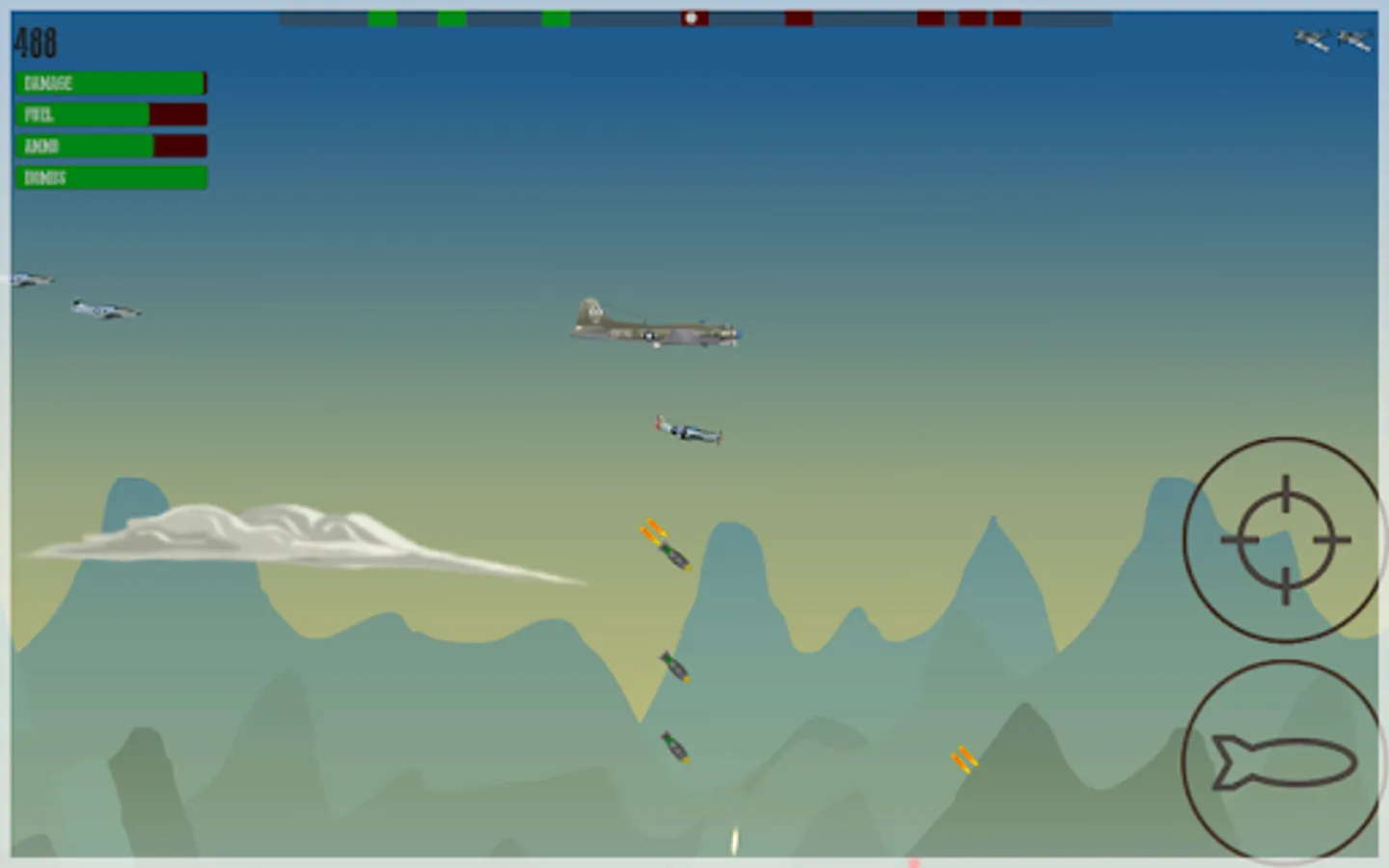The width and height of the screenshot is (1389, 868).
Task: Click the FUEL gauge slider
Action: (109, 115)
